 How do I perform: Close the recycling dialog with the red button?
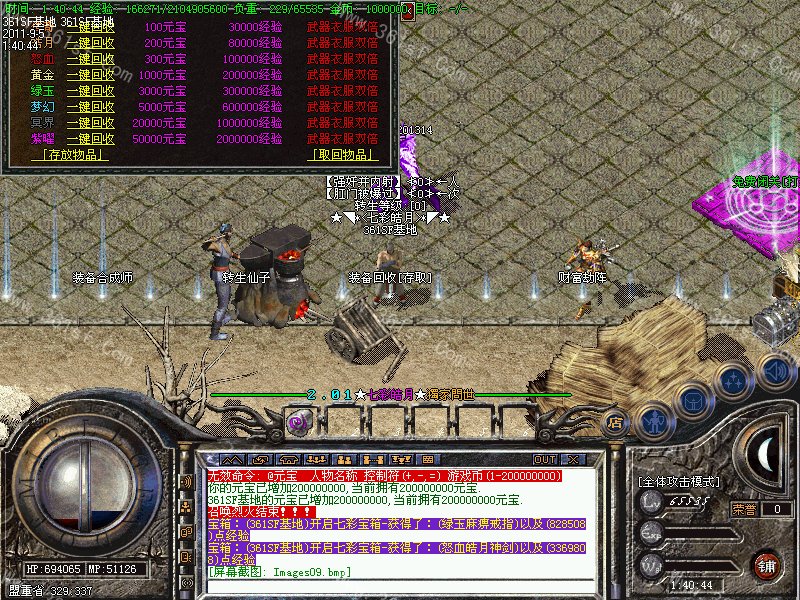pyautogui.click(x=407, y=11)
